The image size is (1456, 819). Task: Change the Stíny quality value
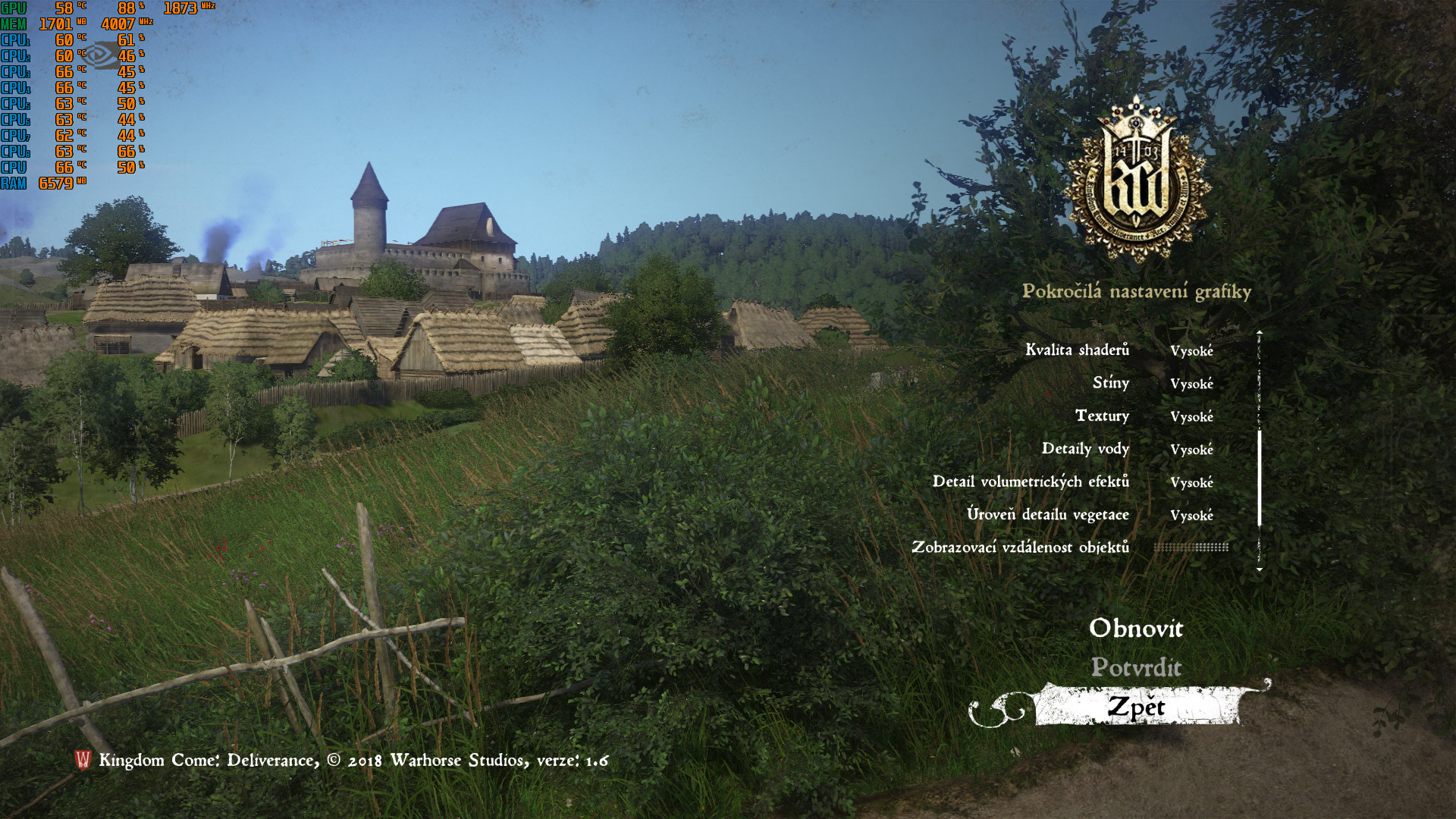click(1191, 384)
